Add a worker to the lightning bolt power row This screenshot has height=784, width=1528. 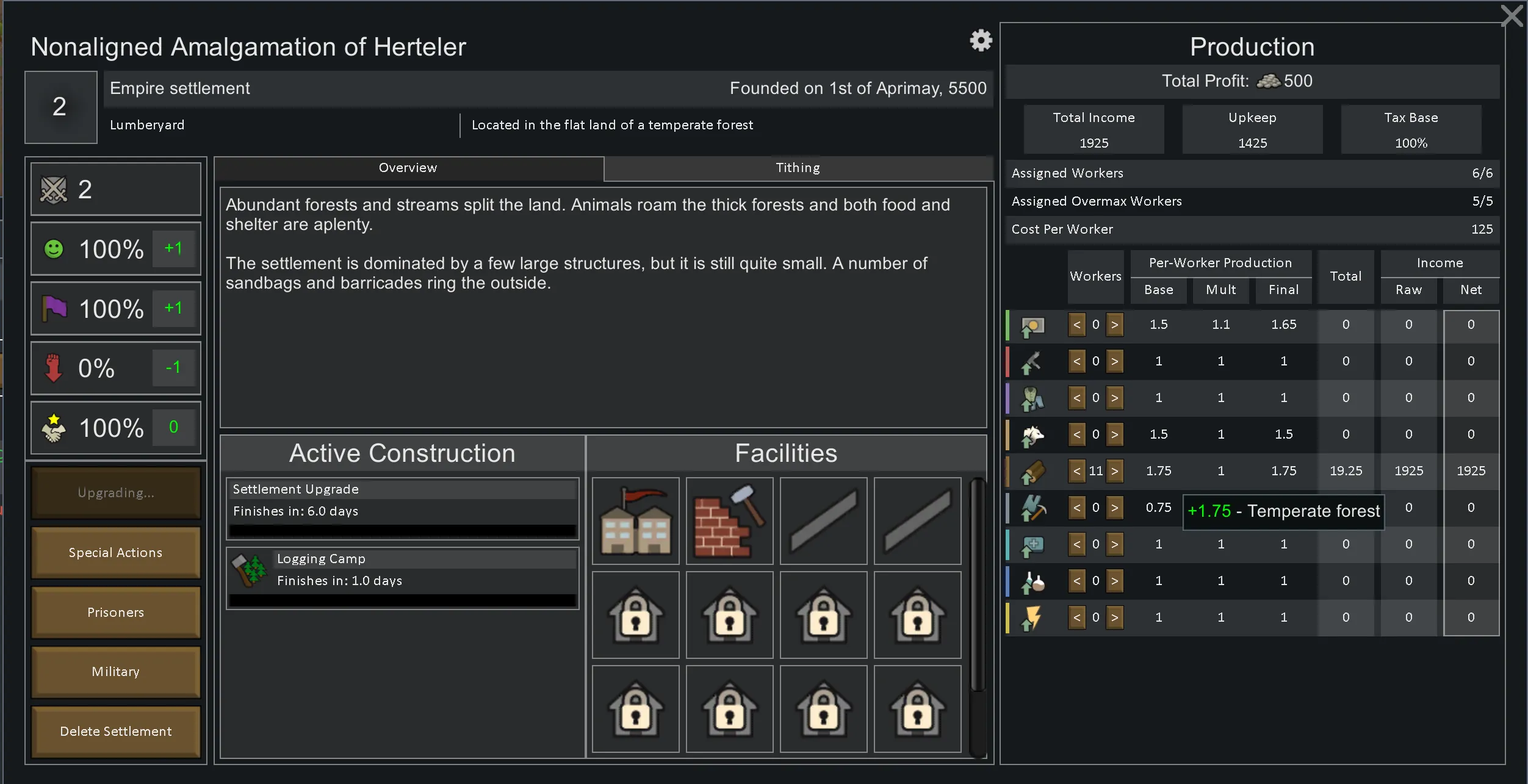(1114, 617)
